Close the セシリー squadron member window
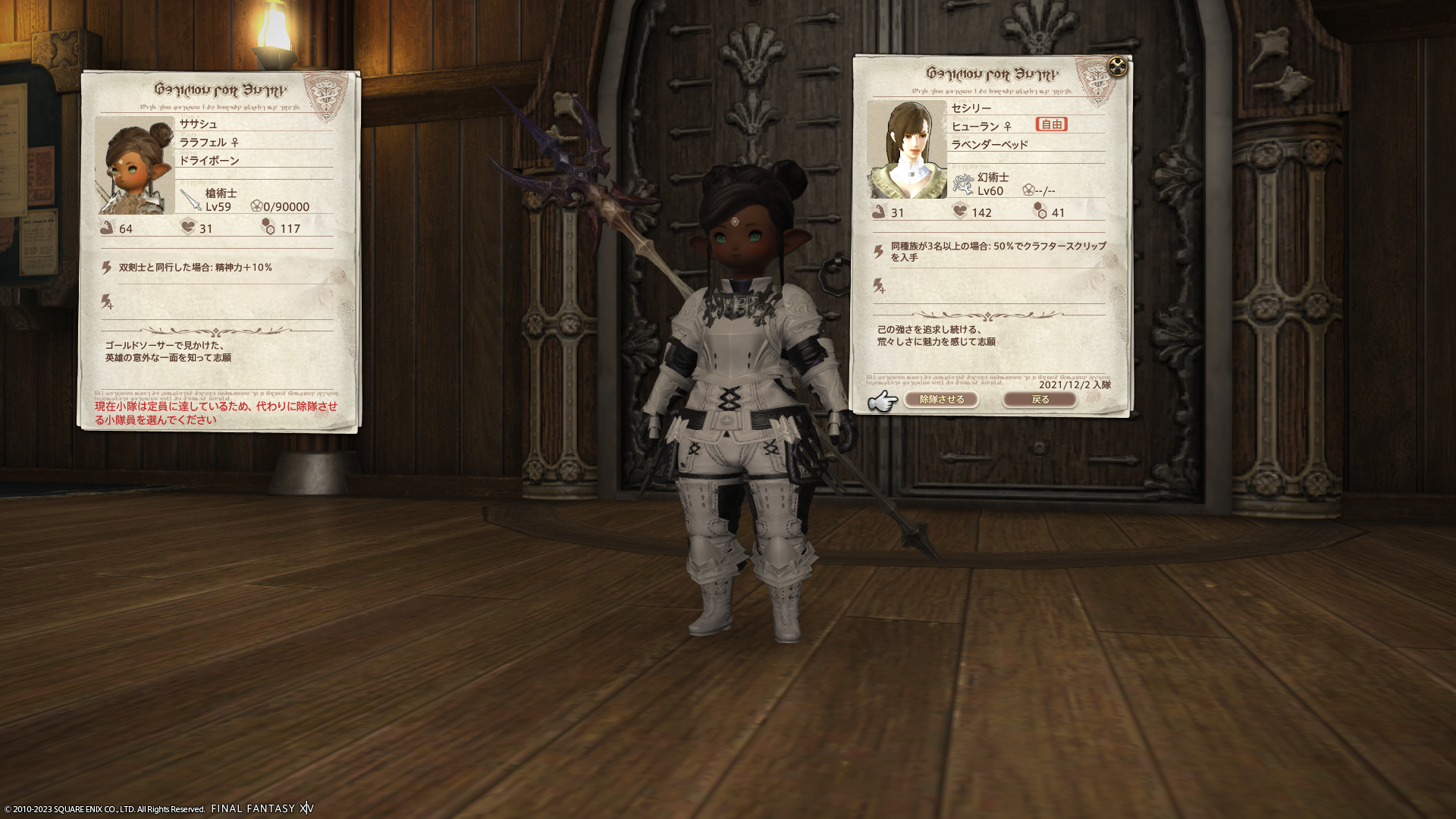The height and width of the screenshot is (819, 1456). click(1117, 67)
